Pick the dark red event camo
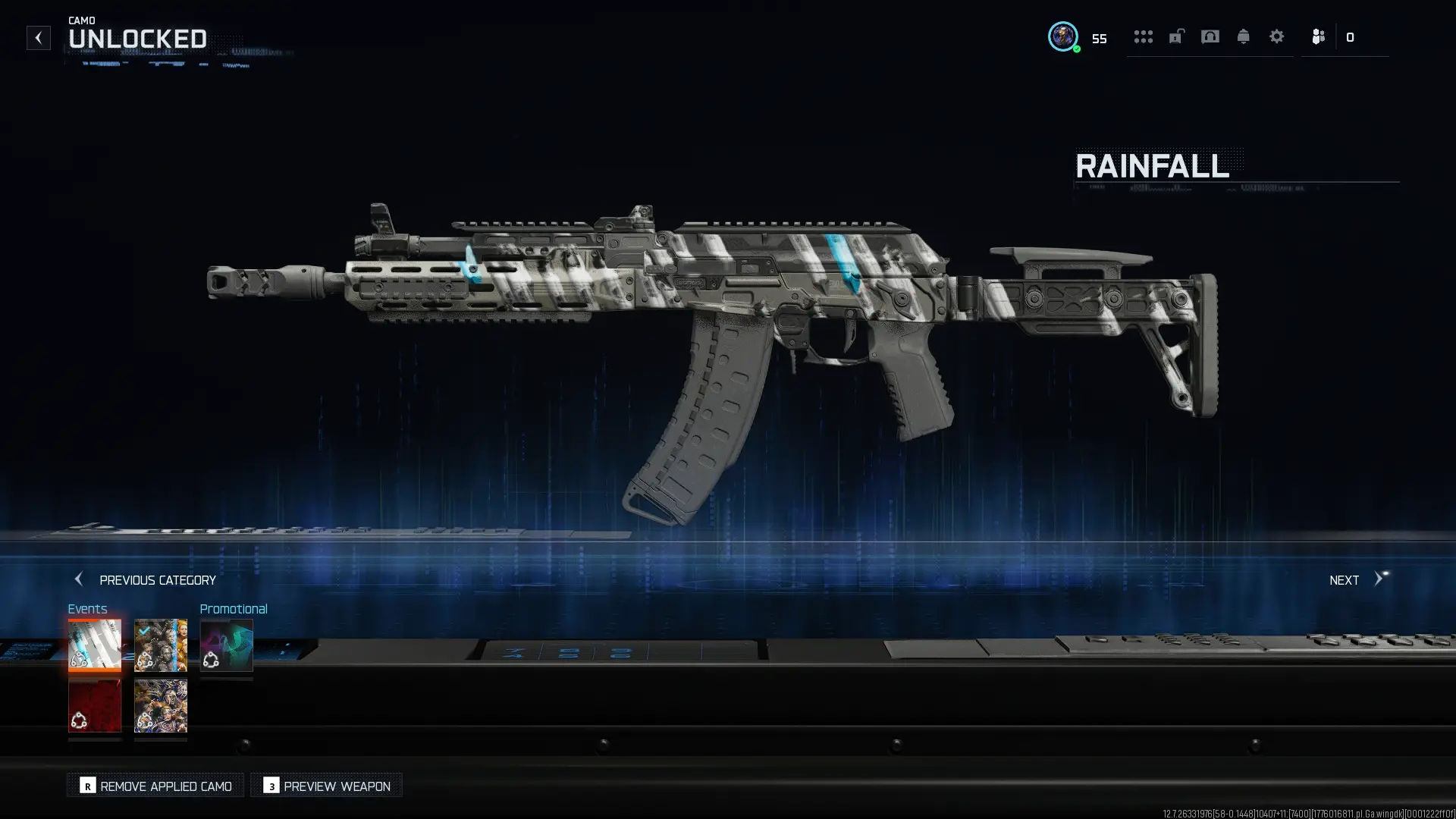The image size is (1456, 819). coord(95,706)
